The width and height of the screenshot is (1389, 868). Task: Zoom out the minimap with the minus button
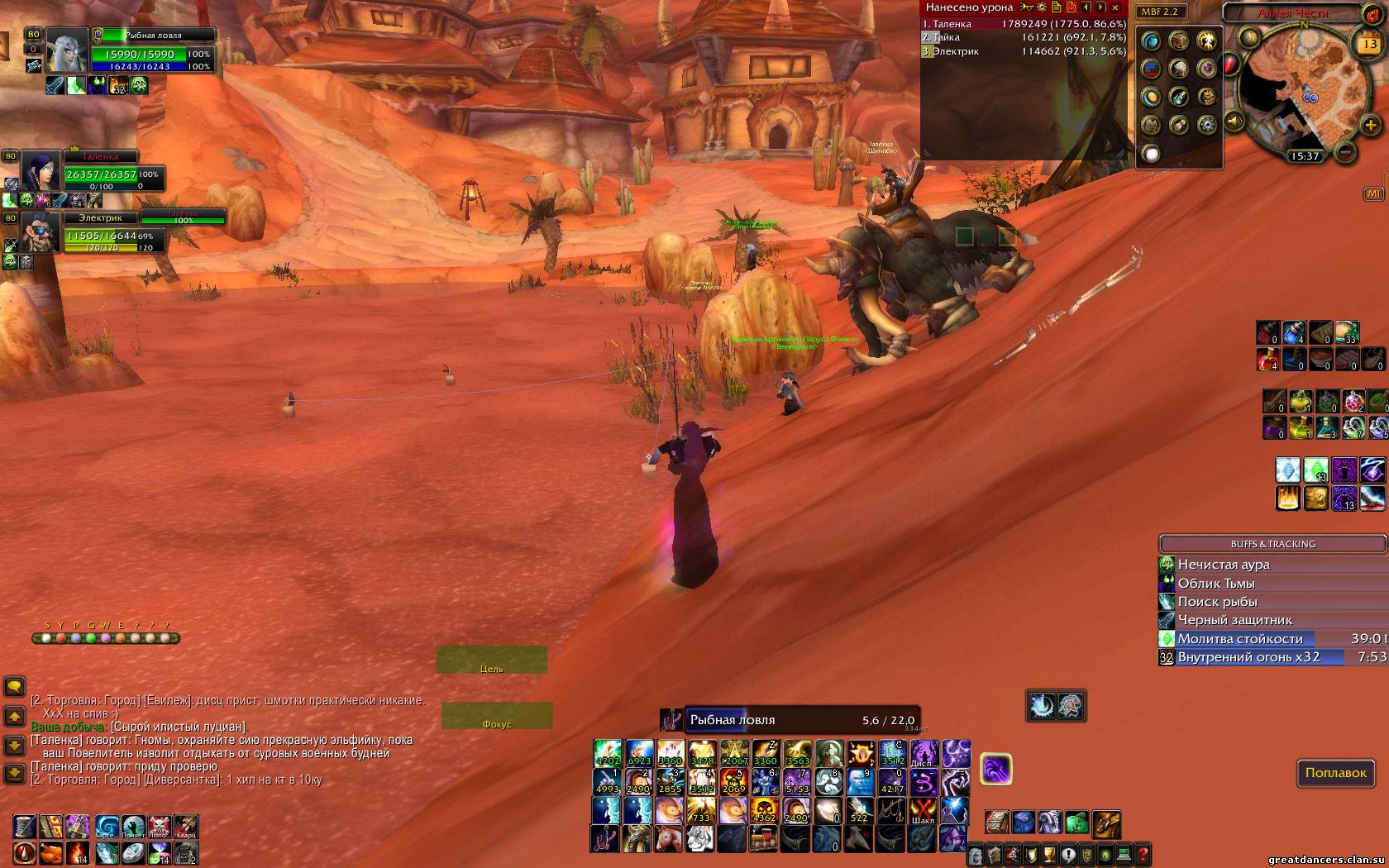point(1346,152)
